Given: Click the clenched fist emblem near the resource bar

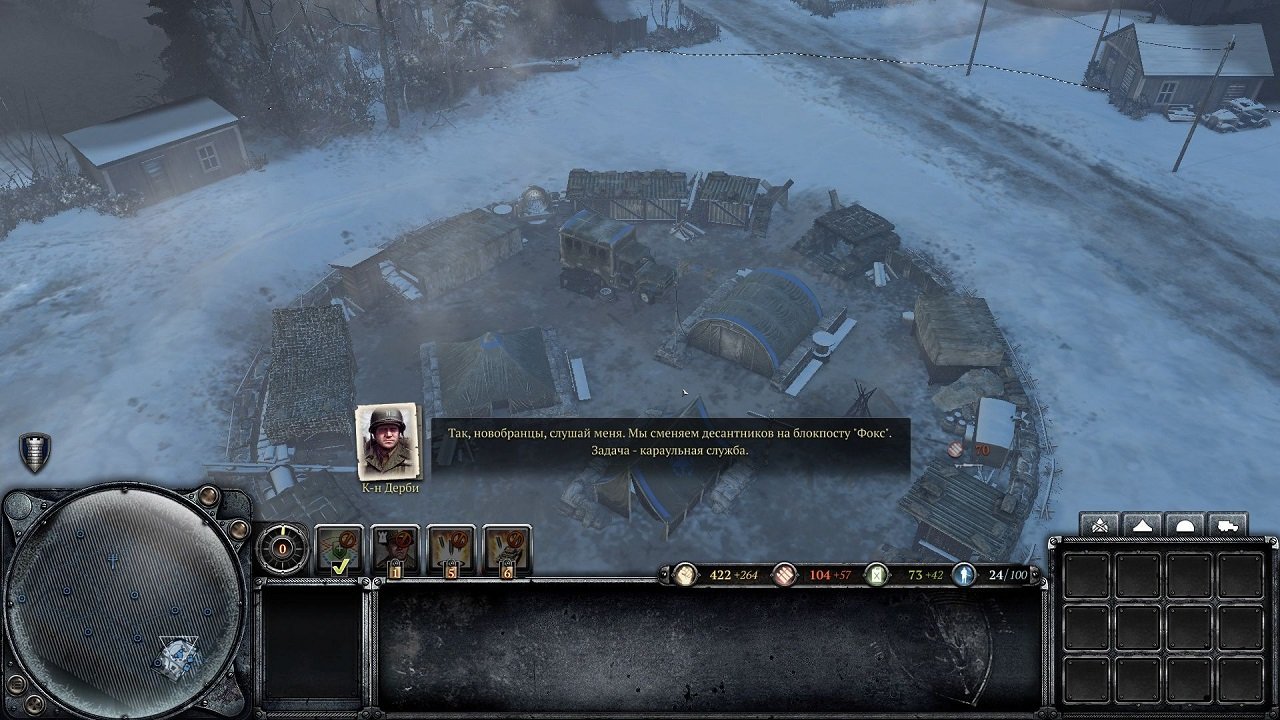Looking at the screenshot, I should [x=685, y=574].
